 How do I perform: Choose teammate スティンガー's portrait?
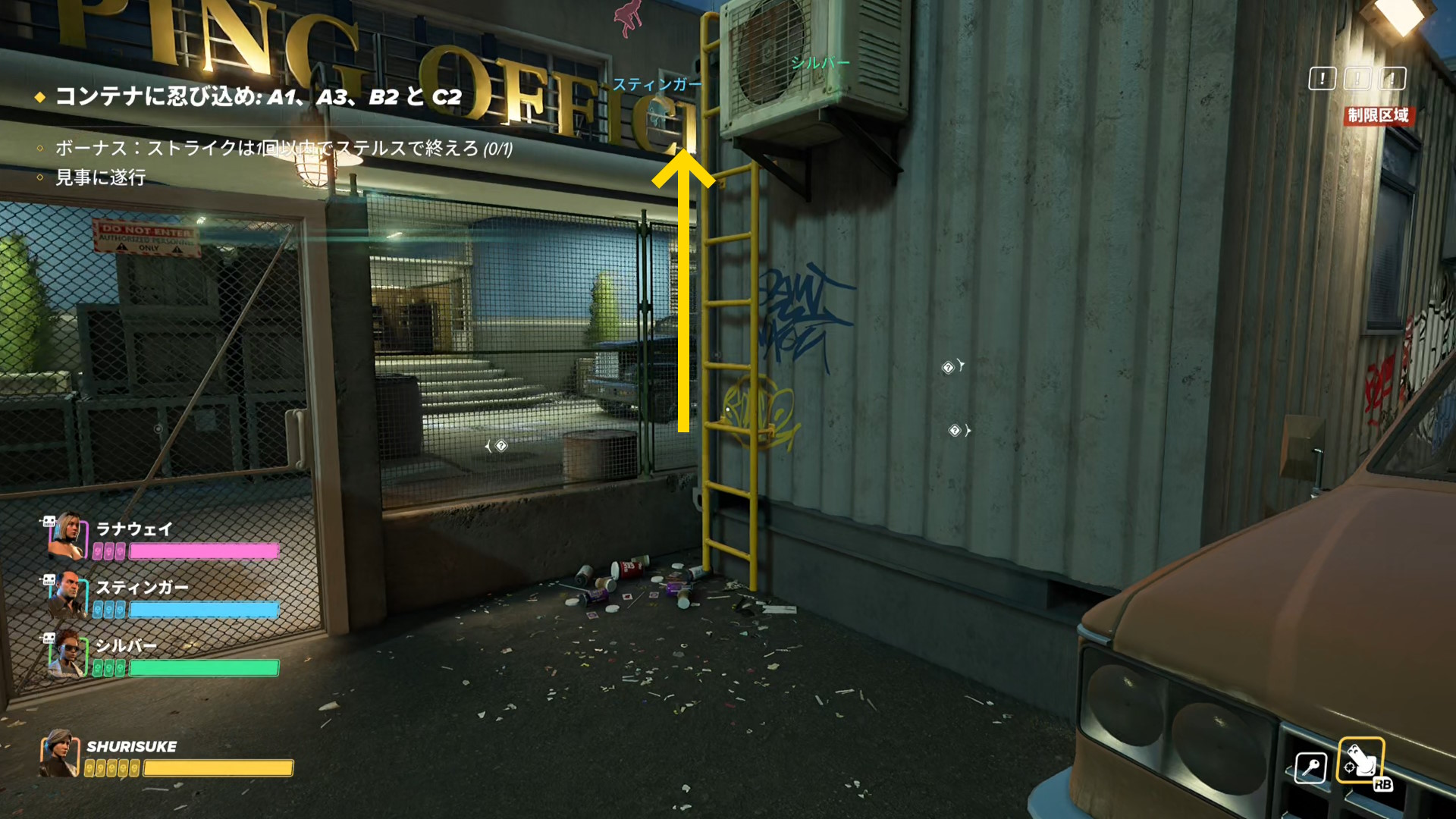point(67,595)
